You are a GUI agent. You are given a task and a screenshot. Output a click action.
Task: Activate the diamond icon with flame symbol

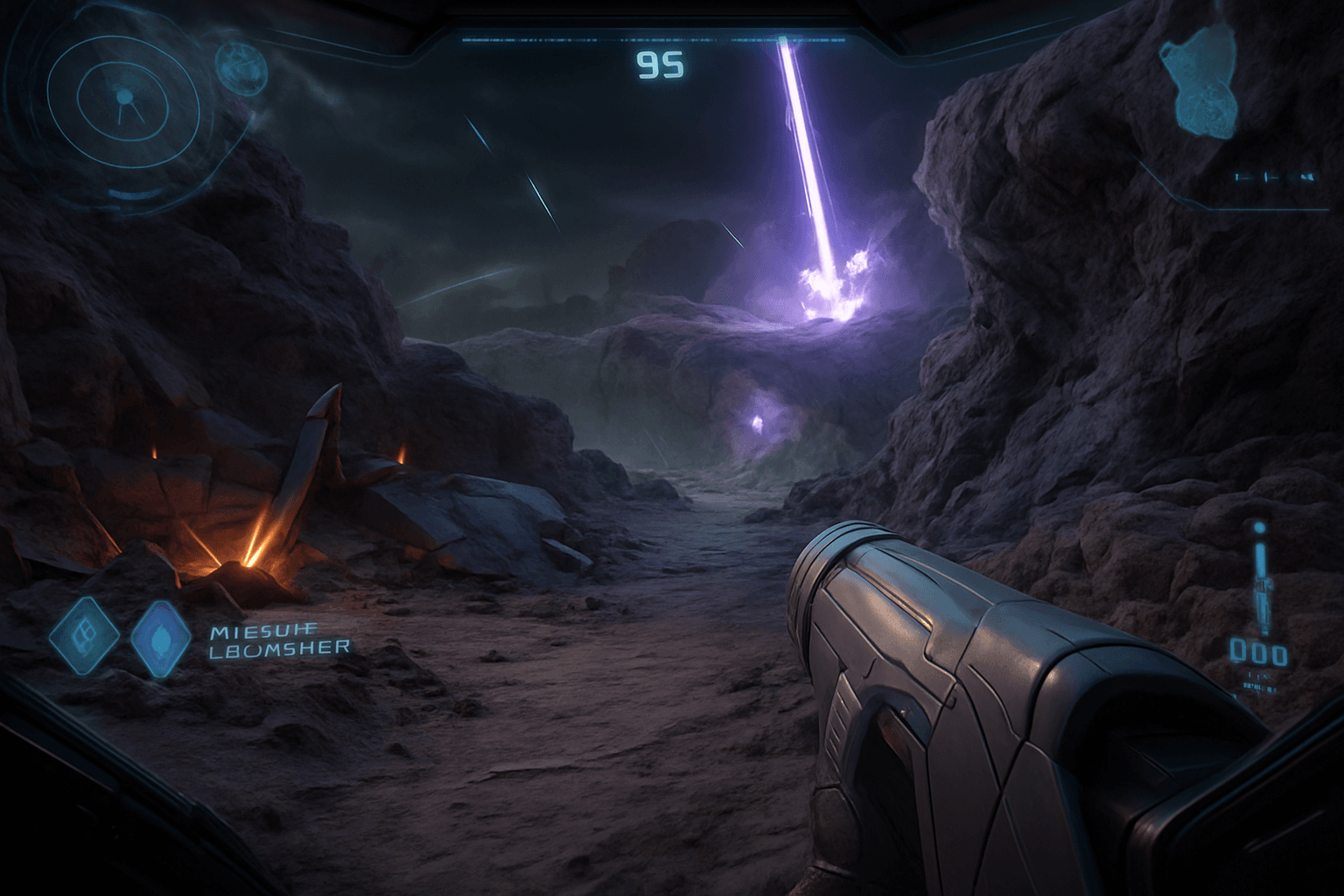160,639
